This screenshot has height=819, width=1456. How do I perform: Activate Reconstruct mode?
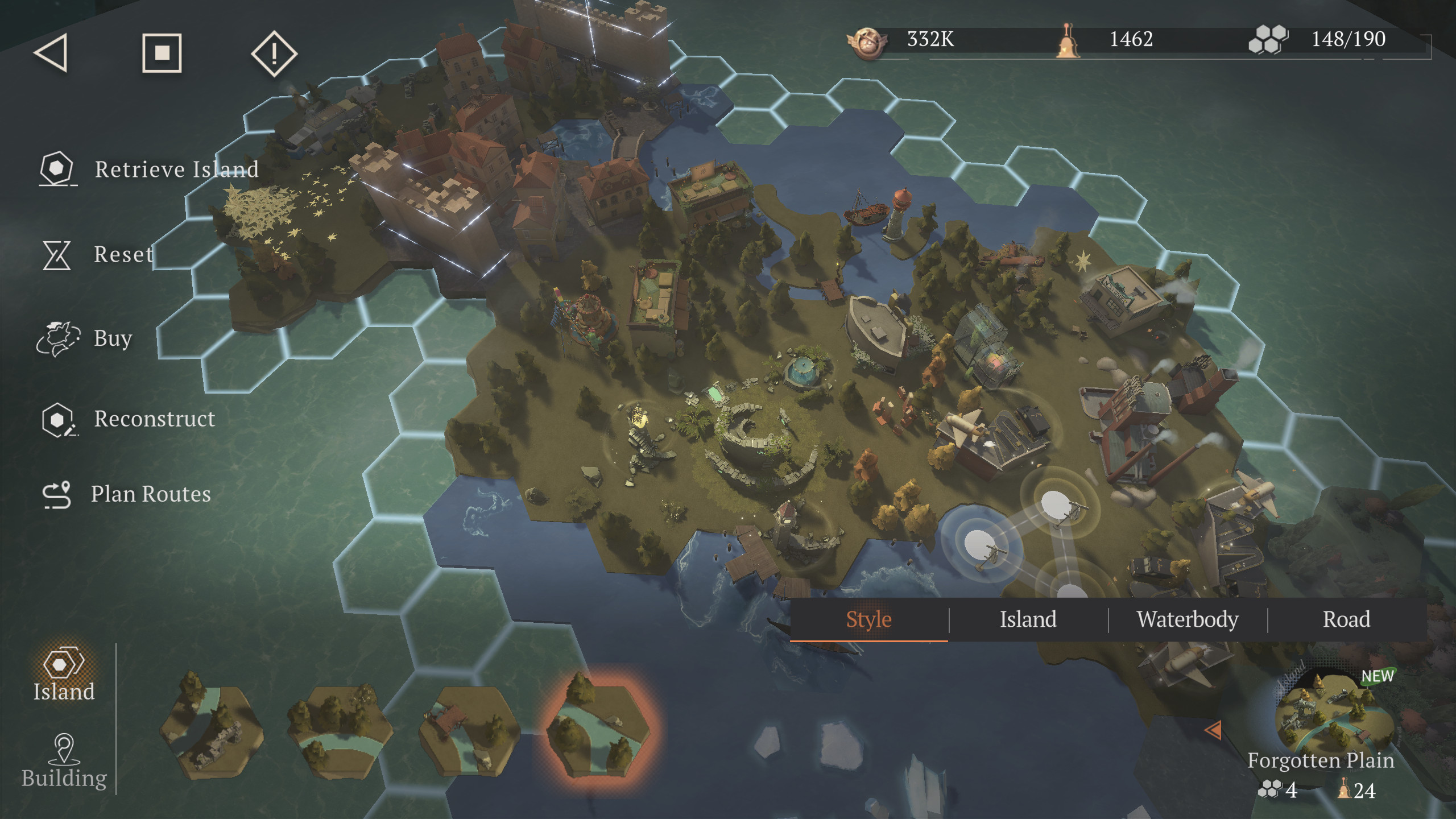tap(129, 419)
